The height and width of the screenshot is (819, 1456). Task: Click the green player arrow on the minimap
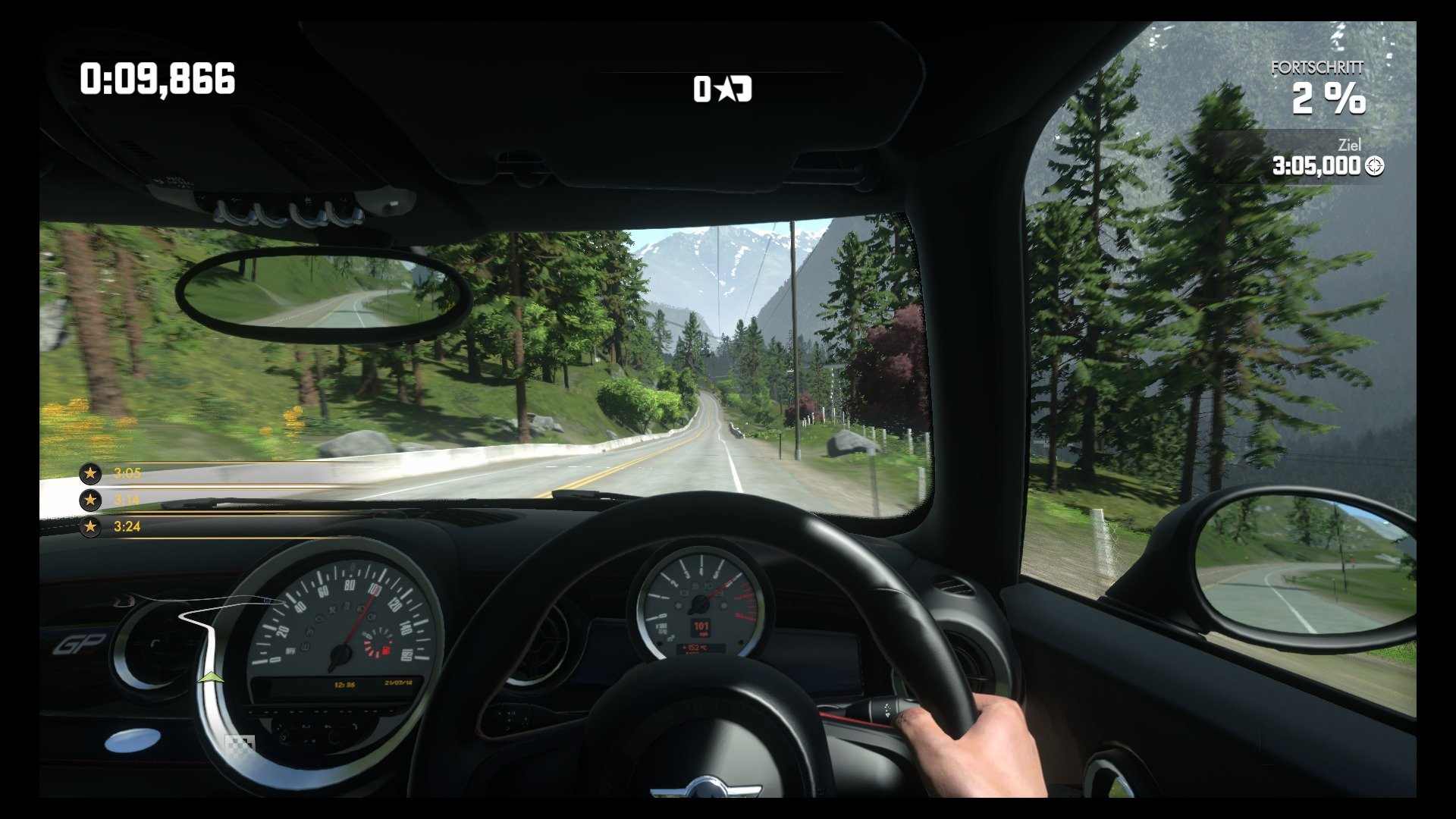click(x=212, y=677)
